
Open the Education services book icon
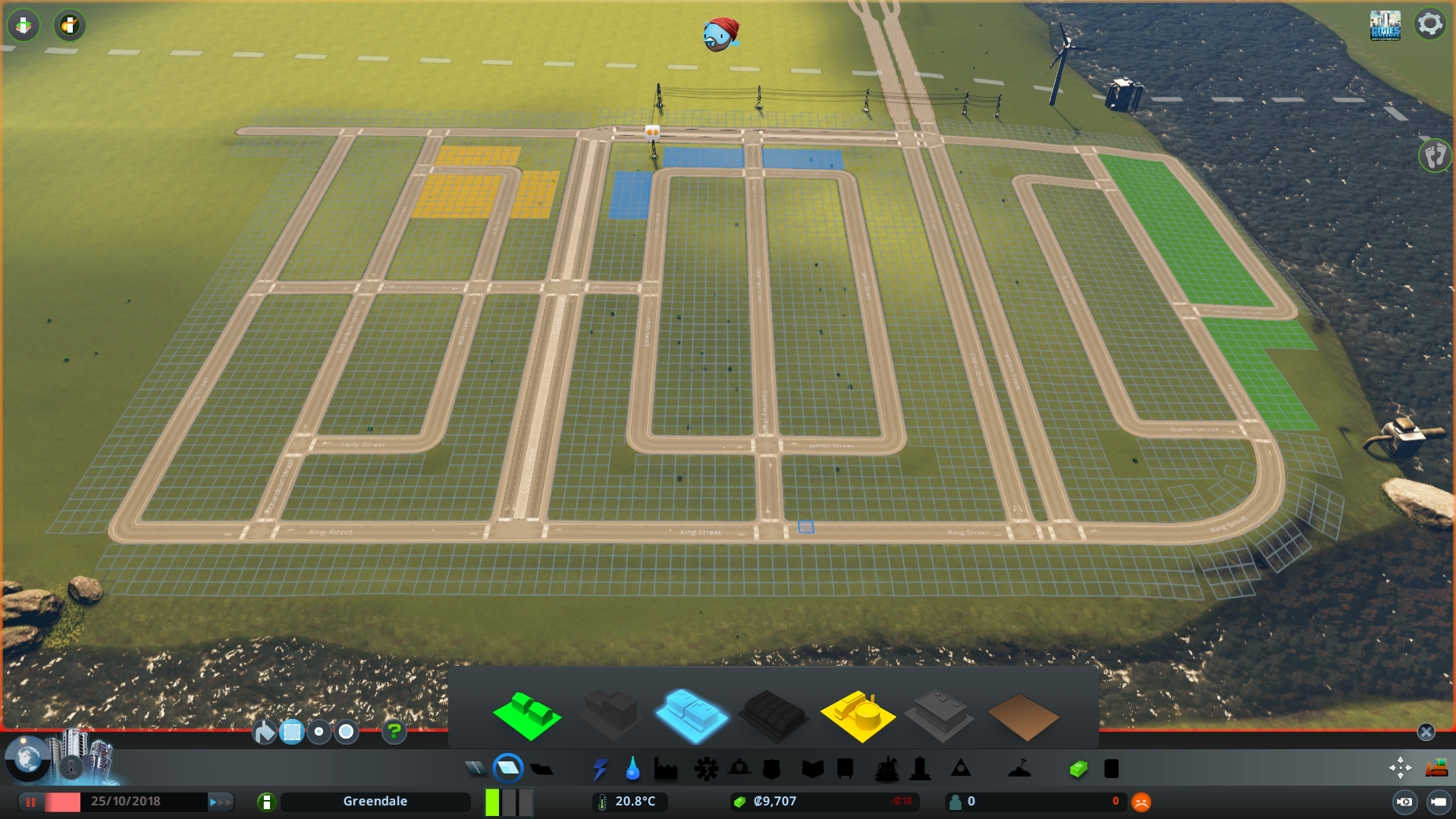pyautogui.click(x=812, y=768)
